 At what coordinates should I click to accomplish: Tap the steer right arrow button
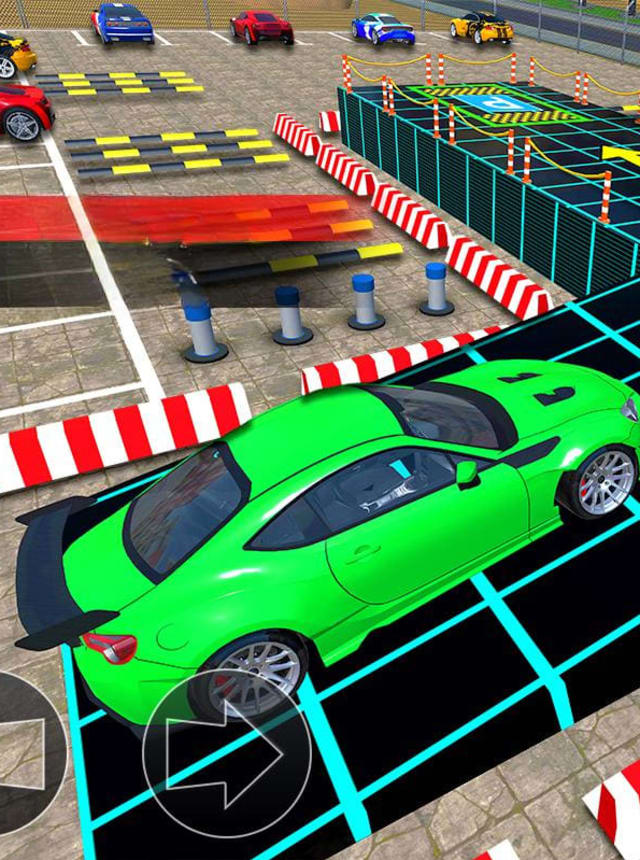226,753
